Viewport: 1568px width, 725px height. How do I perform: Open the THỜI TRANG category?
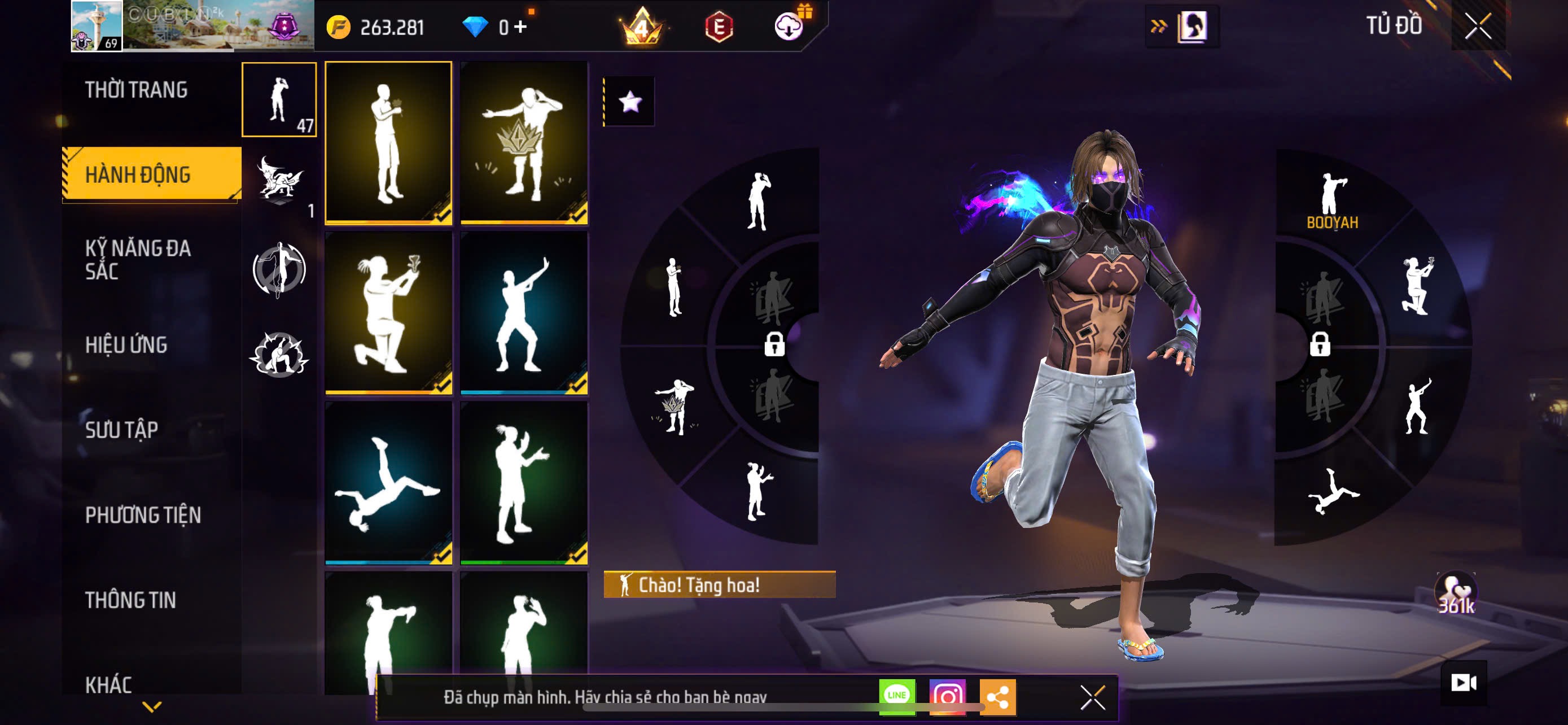tap(135, 90)
